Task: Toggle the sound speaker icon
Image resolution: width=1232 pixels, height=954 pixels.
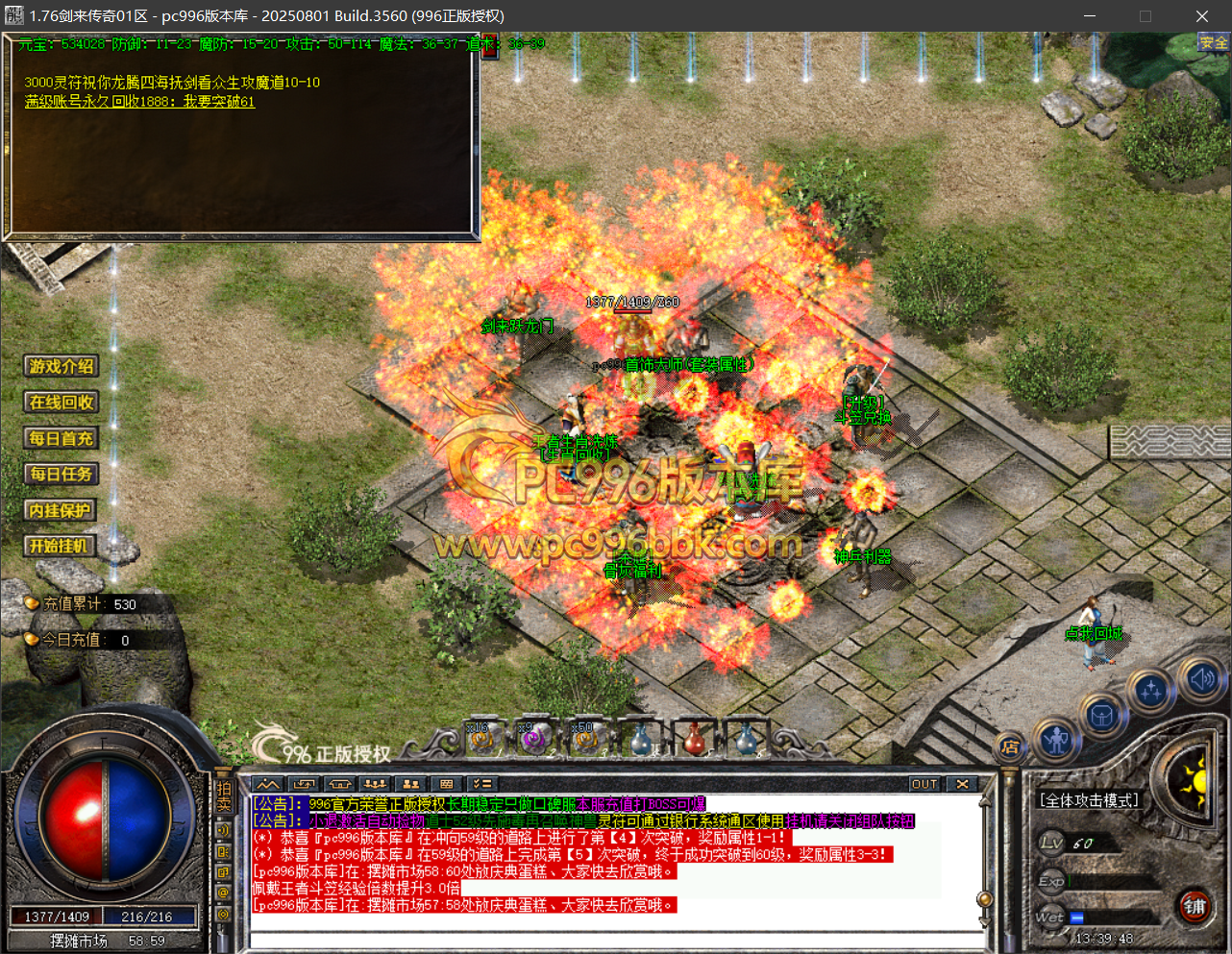Action: coord(1200,678)
